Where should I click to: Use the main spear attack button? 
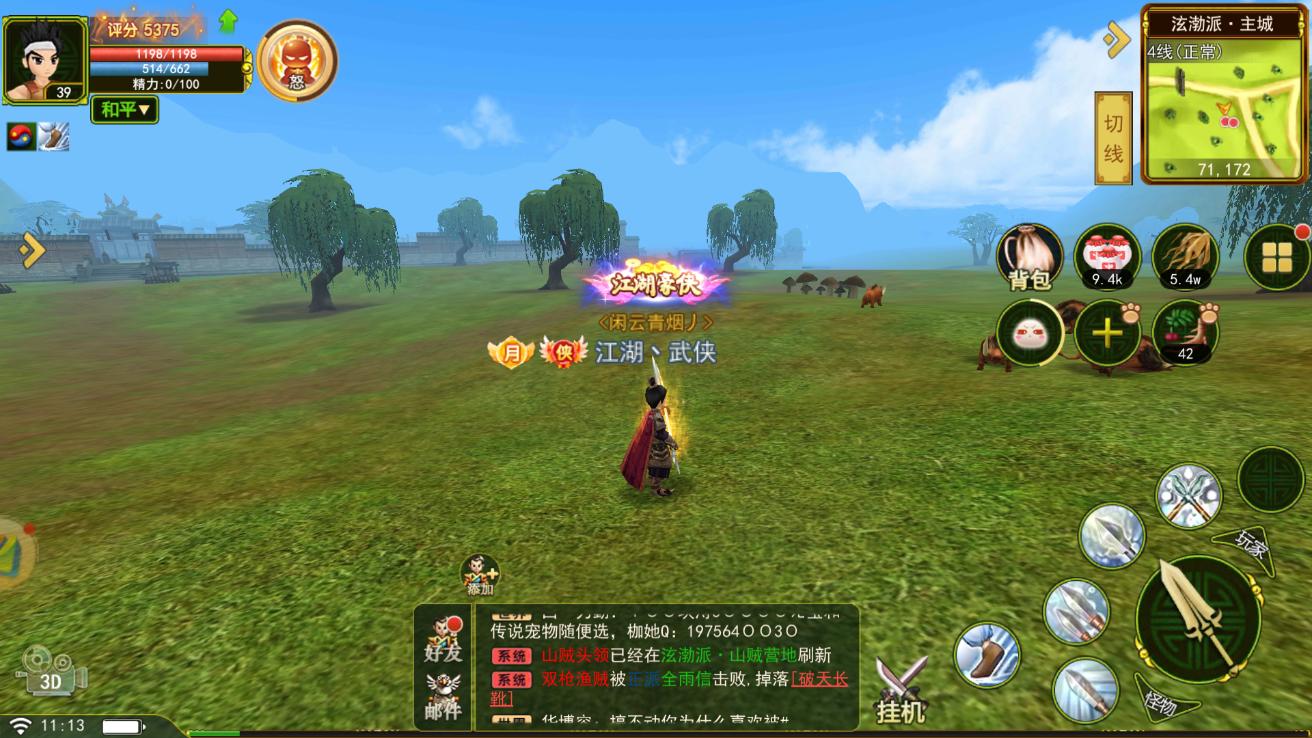1197,617
